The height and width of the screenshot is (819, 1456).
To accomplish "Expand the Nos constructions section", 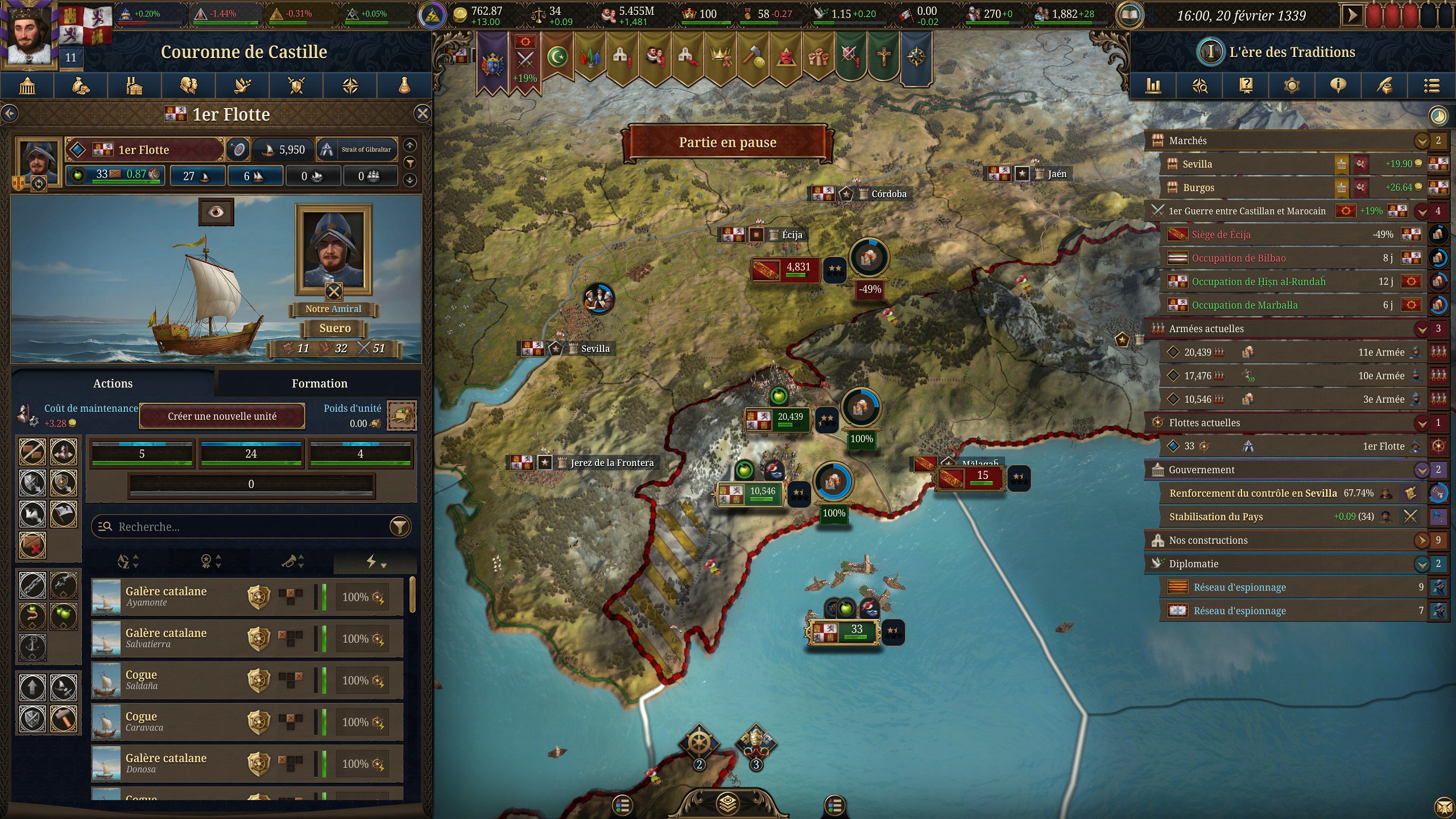I will pyautogui.click(x=1421, y=540).
